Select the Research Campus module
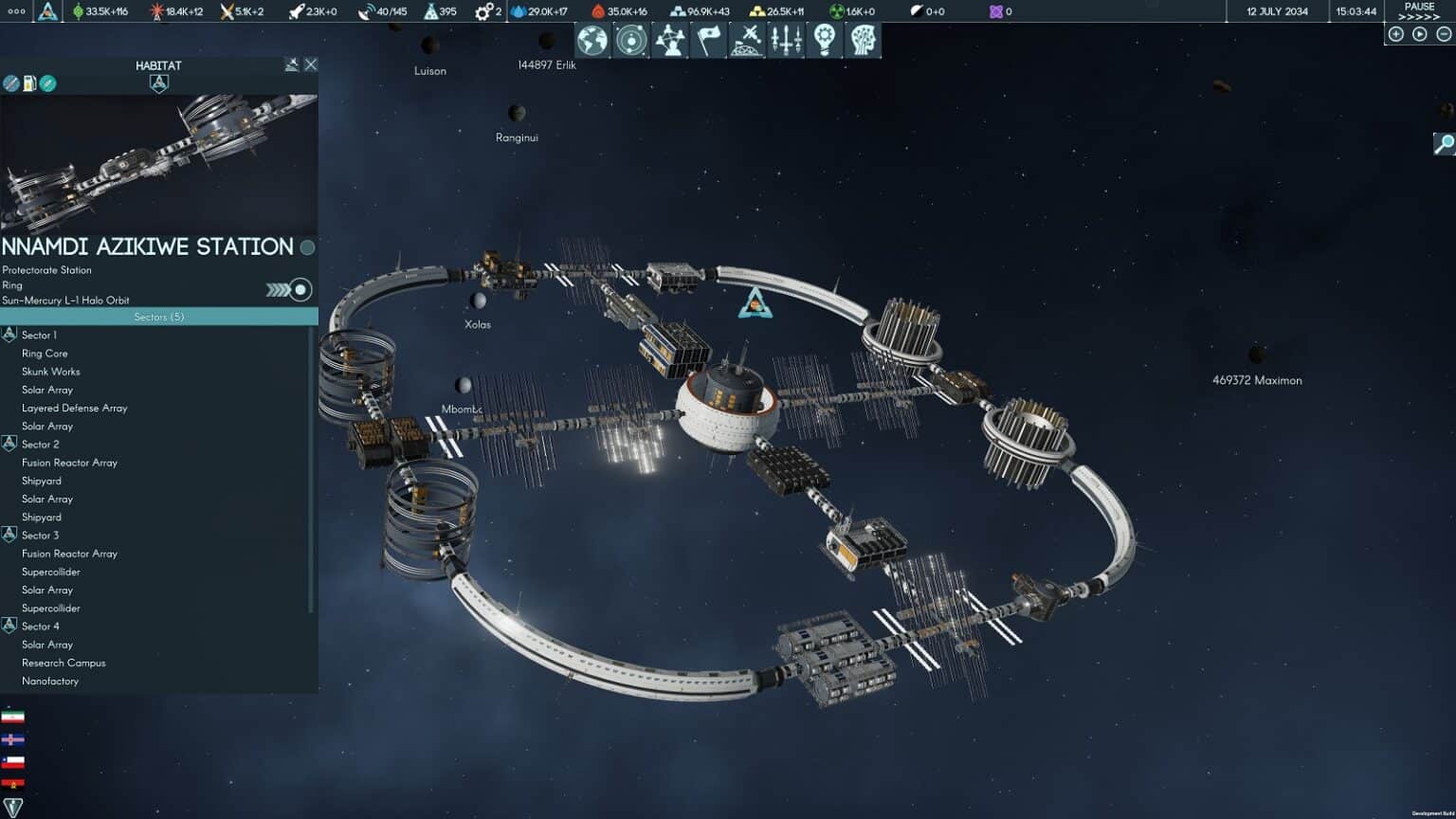Viewport: 1456px width, 819px height. click(x=64, y=663)
